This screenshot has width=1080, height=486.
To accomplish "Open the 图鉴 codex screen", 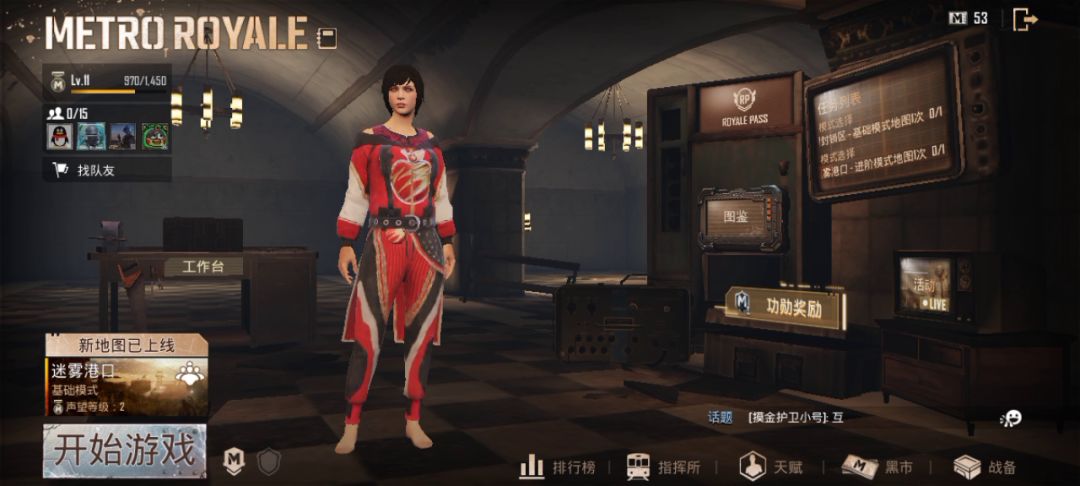I will point(740,216).
